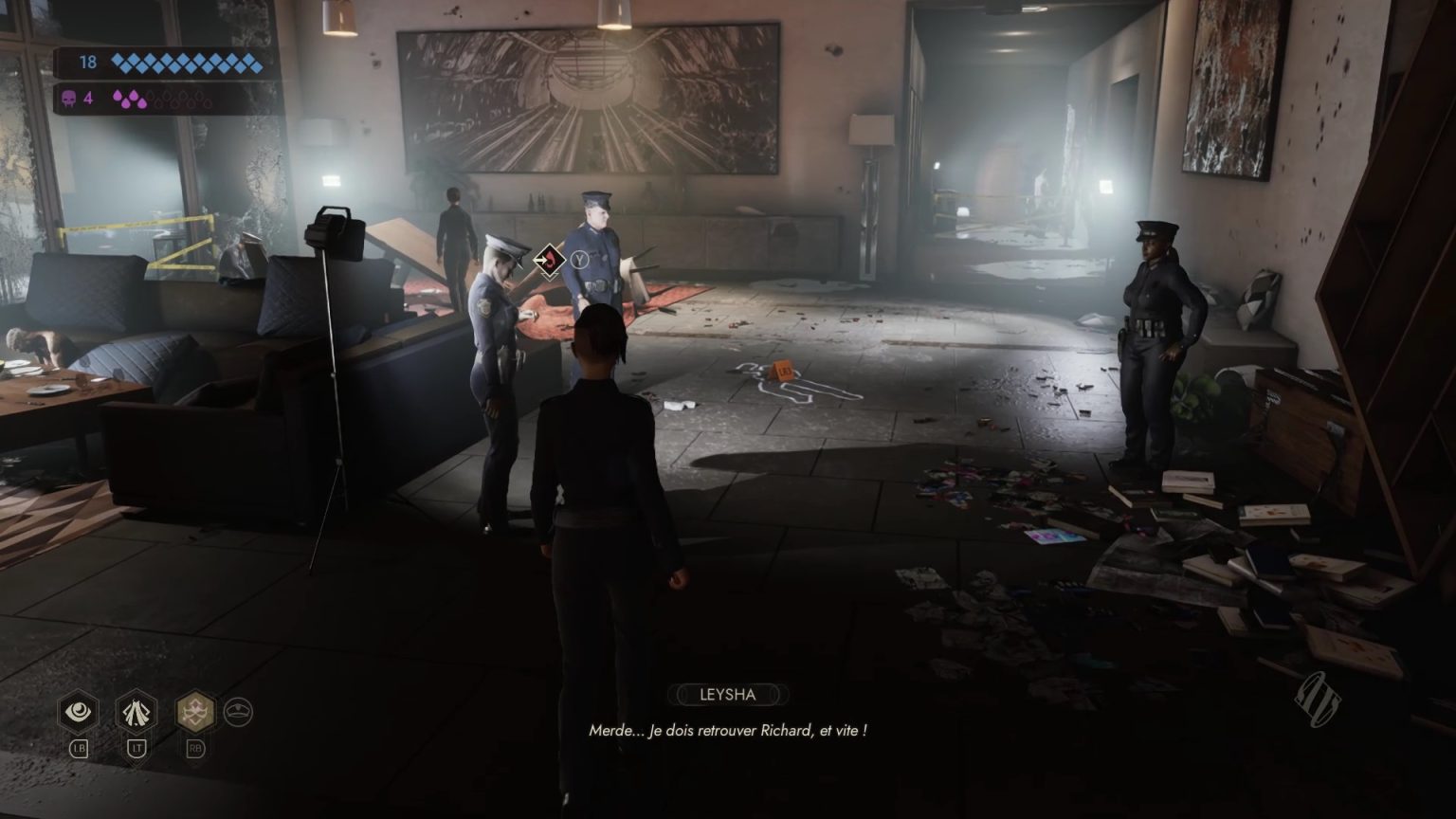Viewport: 1456px width, 819px height.
Task: Click the red blood-drop feed marker above the officer
Action: (550, 260)
